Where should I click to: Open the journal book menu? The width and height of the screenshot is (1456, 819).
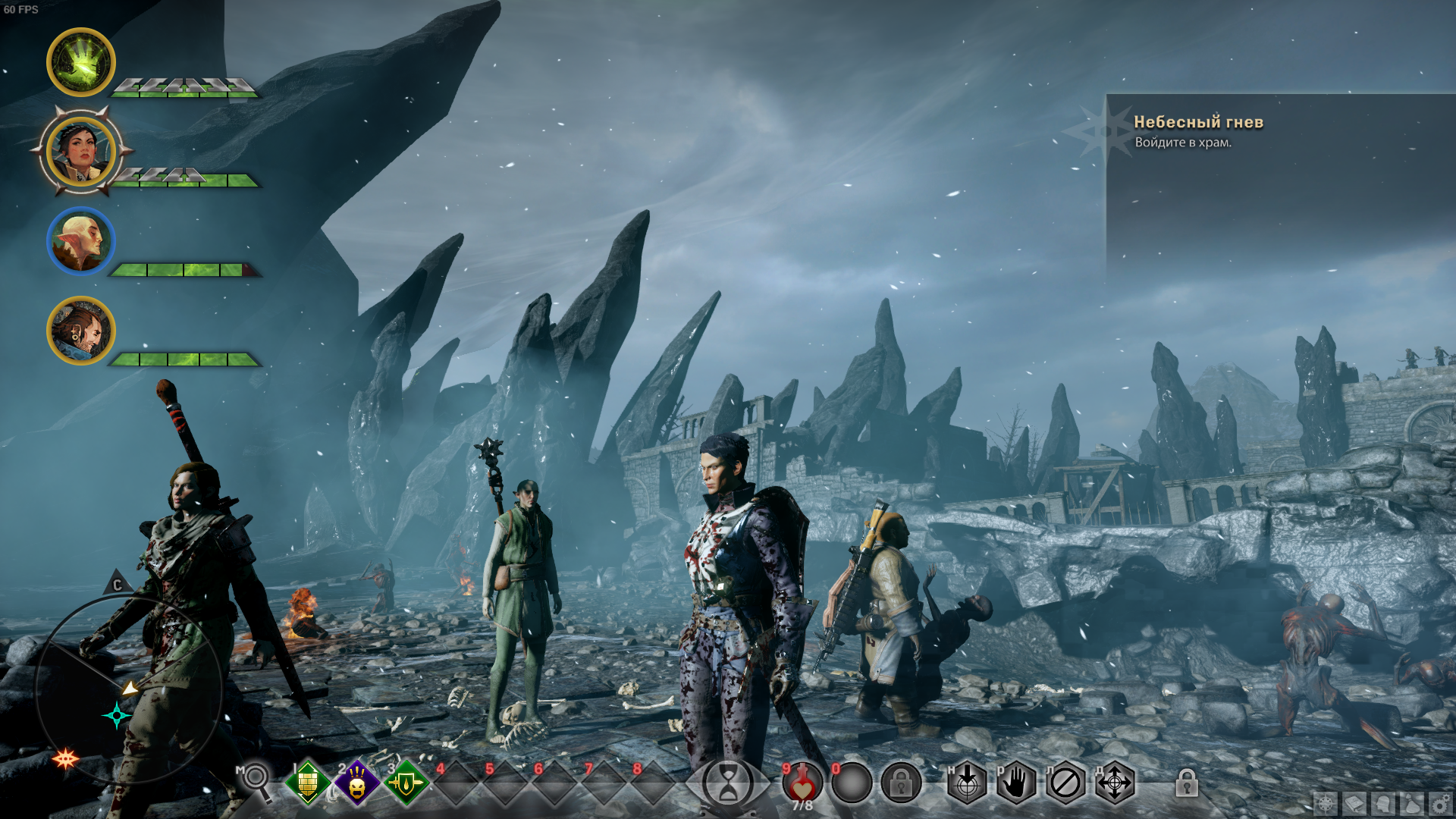point(1354,804)
